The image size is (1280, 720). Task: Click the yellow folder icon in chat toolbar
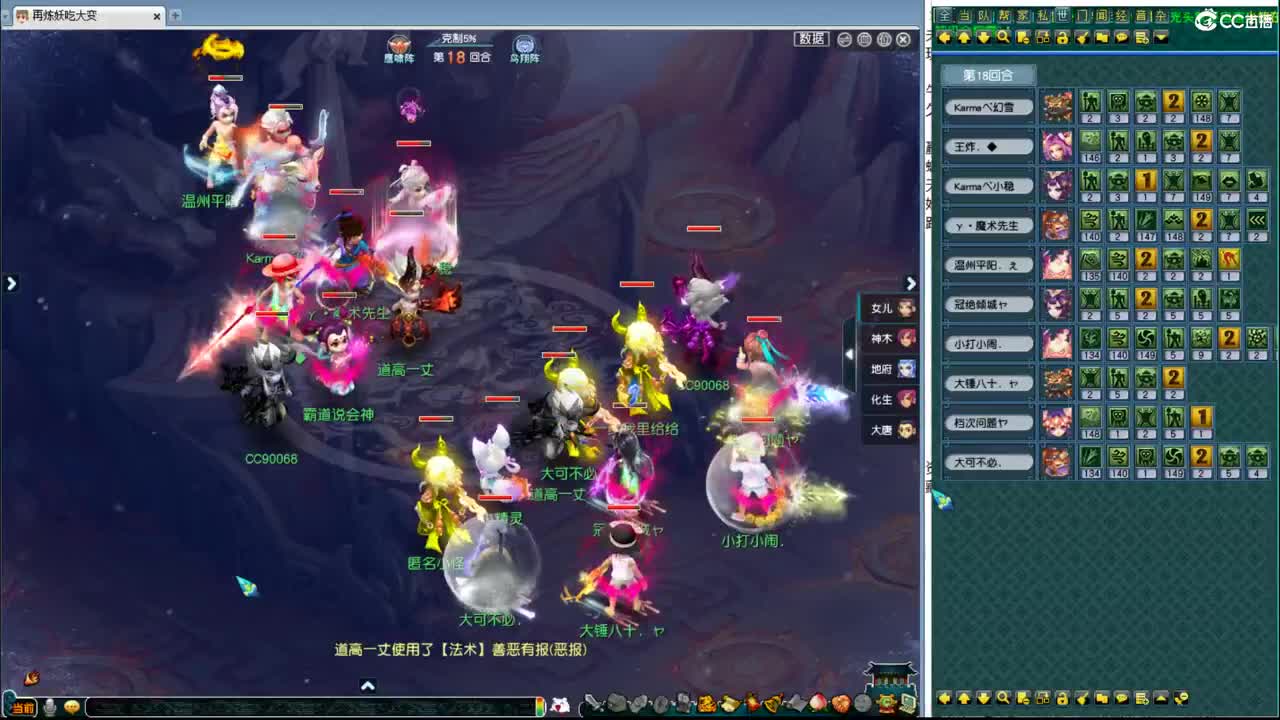(1101, 36)
